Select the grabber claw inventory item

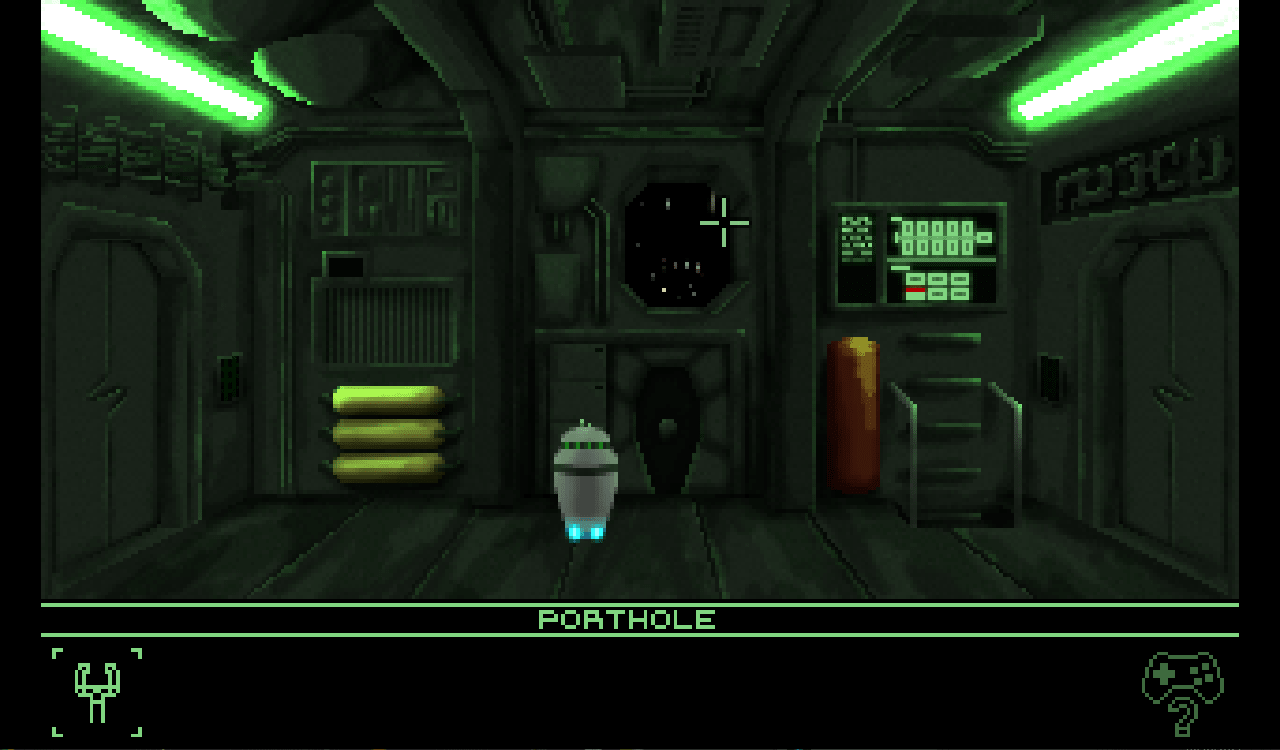tap(97, 692)
